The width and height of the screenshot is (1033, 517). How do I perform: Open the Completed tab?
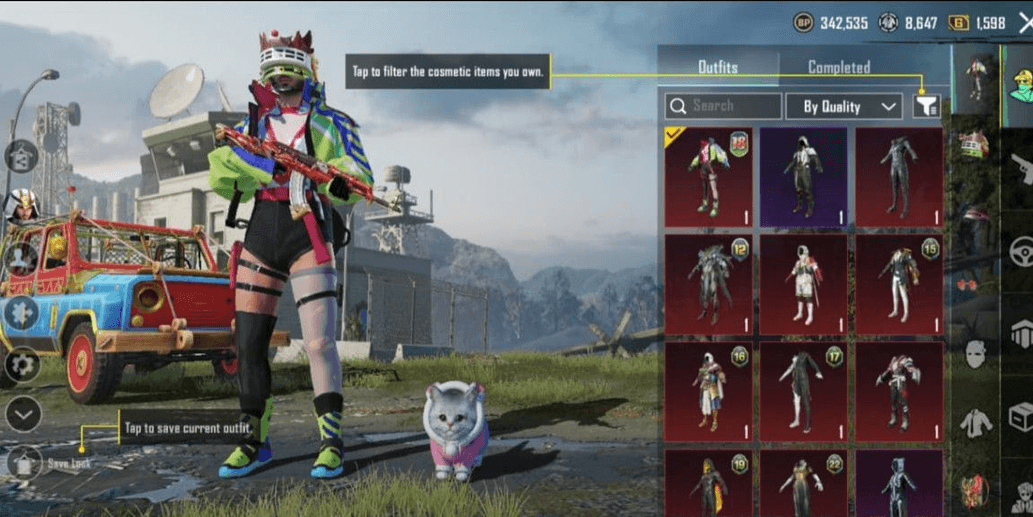click(838, 67)
